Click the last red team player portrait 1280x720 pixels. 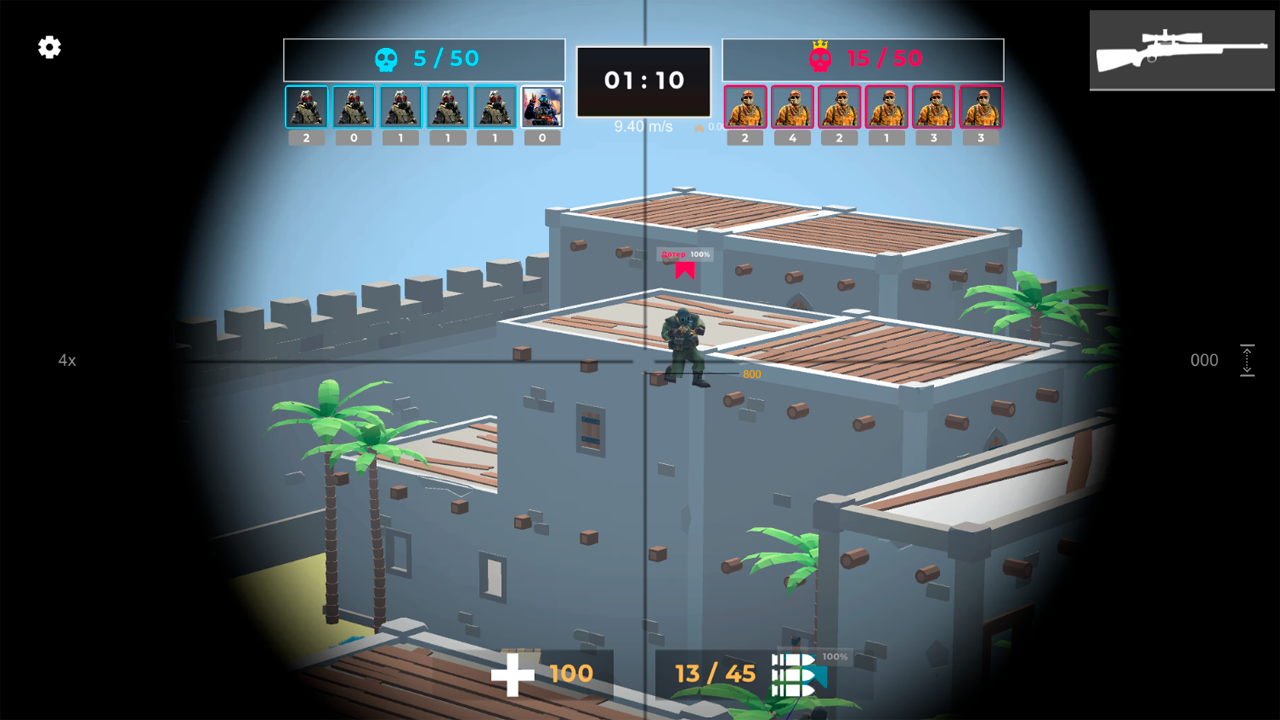pyautogui.click(x=979, y=105)
